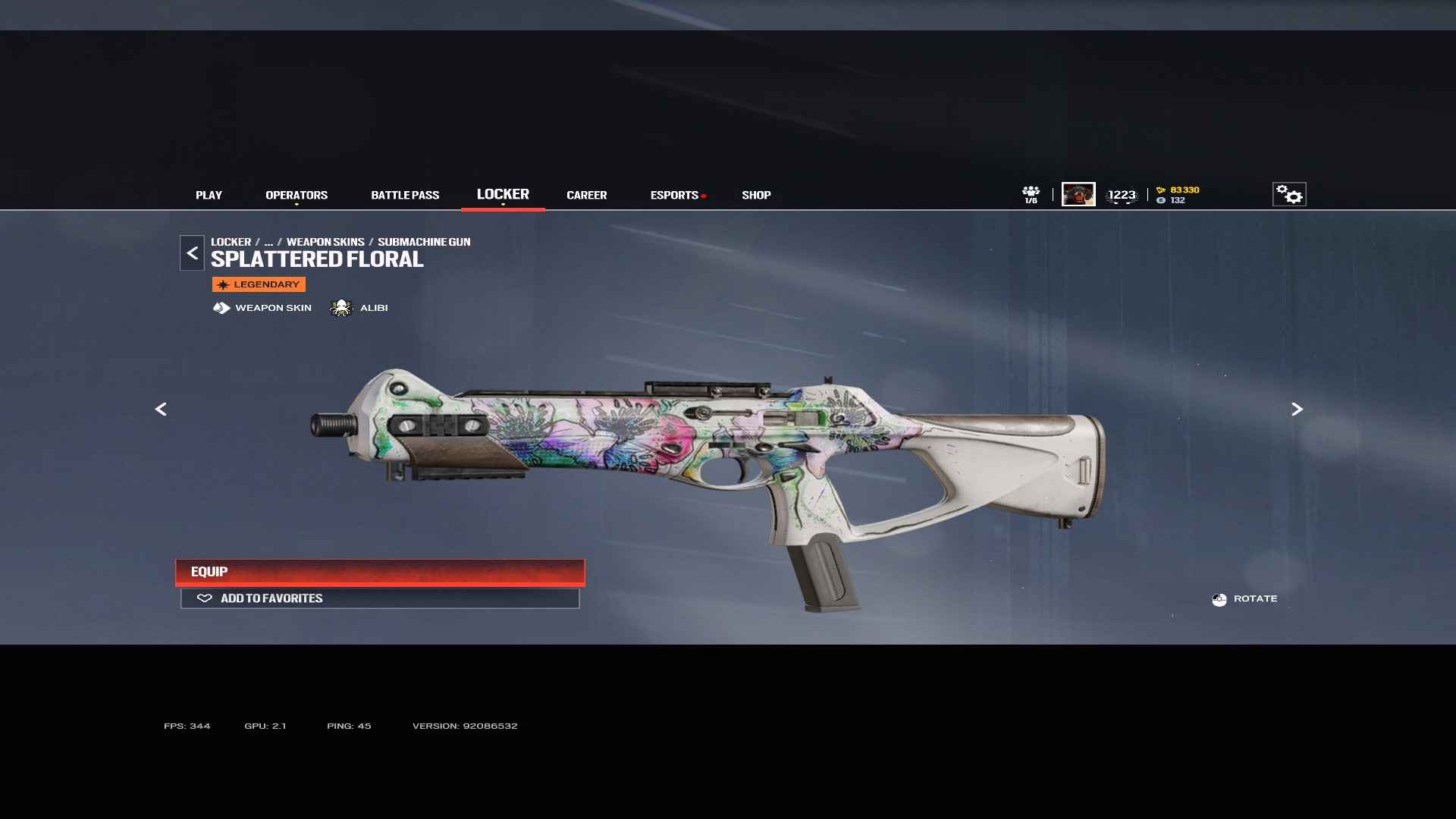Screen dimensions: 1456x819
Task: Visit the Shop tab
Action: (756, 195)
